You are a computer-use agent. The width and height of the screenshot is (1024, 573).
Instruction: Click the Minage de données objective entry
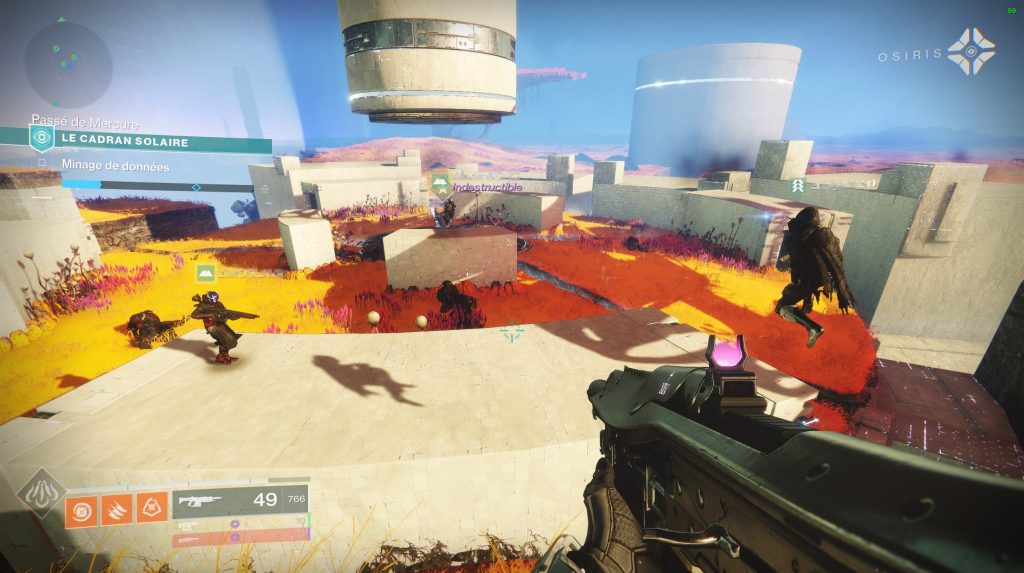(x=115, y=166)
